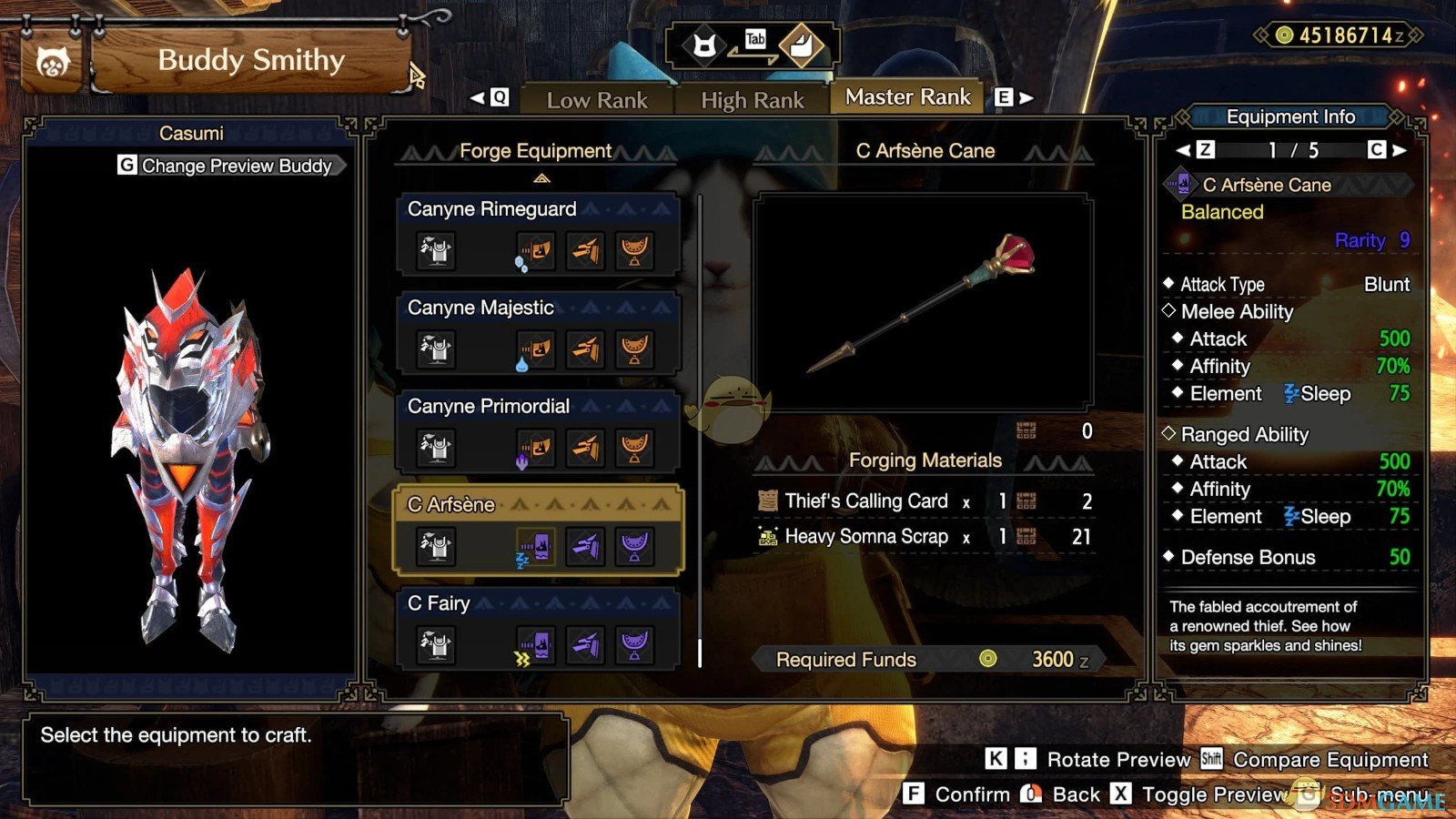Viewport: 1456px width, 819px height.
Task: Select the Heavy Somna Scrap material row
Action: [924, 537]
